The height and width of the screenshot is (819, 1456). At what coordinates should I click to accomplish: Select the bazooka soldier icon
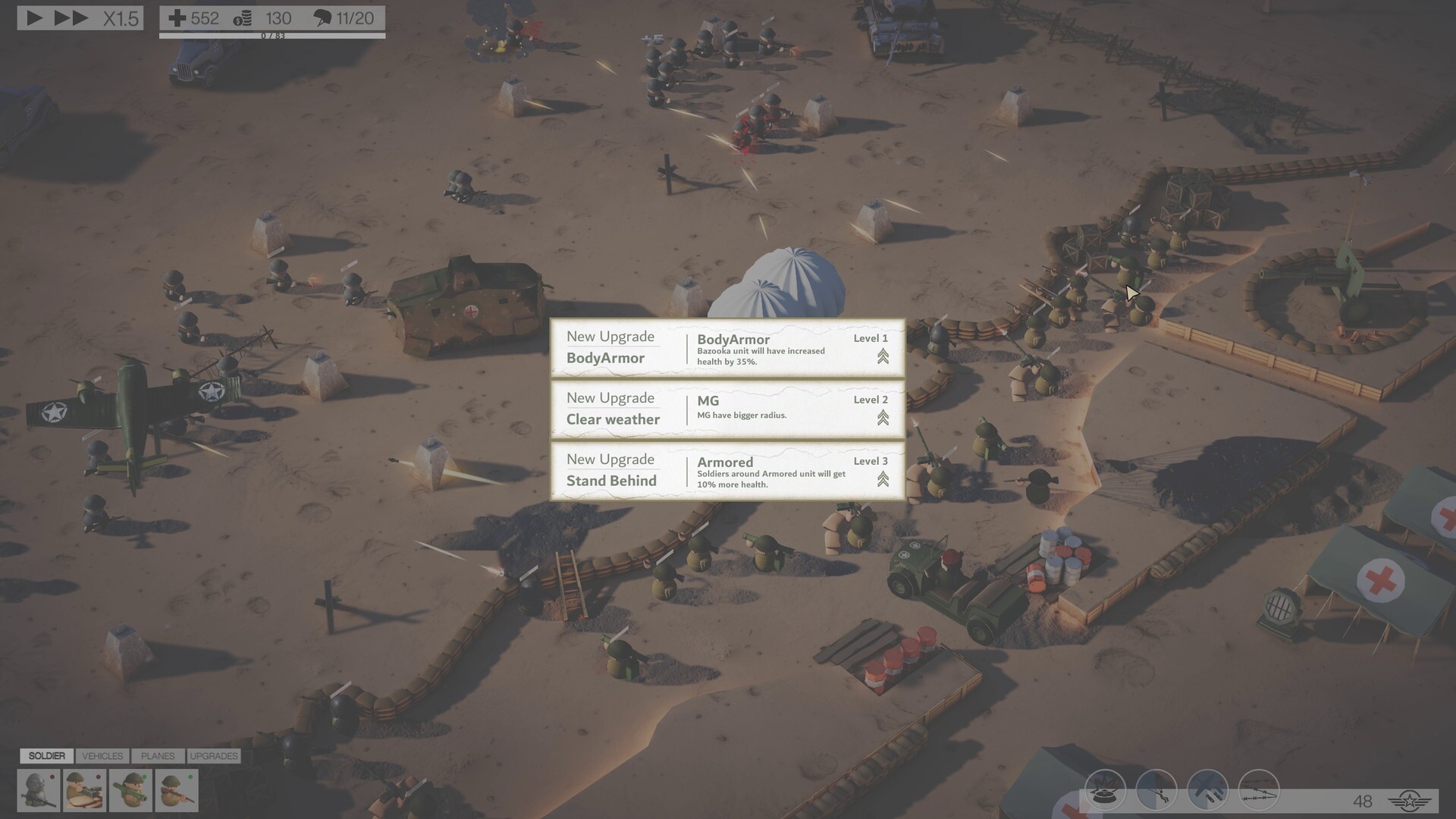tap(130, 789)
